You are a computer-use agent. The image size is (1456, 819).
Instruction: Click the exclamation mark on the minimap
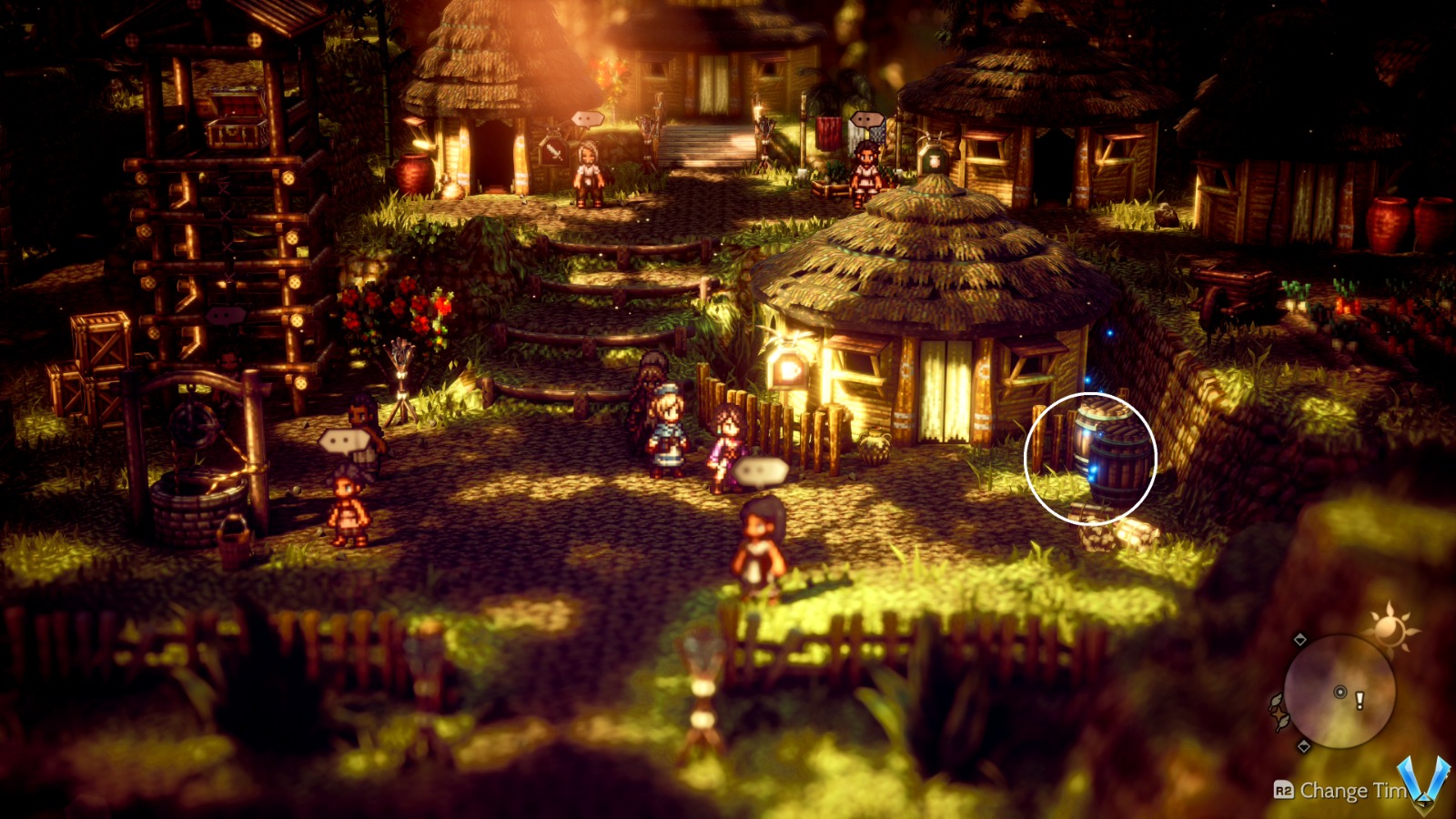click(x=1359, y=699)
